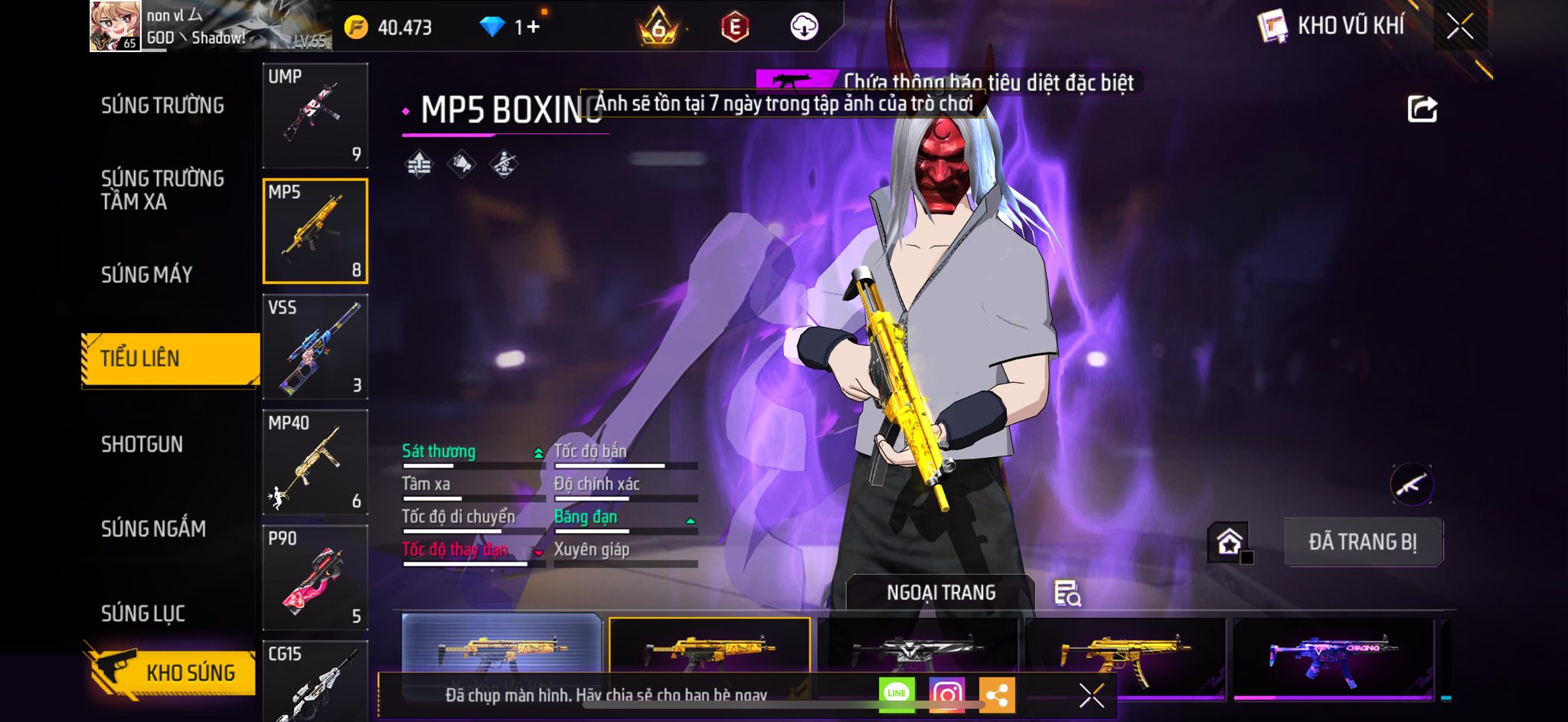The height and width of the screenshot is (722, 1568).
Task: Pick the P90 weapon slot
Action: point(315,578)
